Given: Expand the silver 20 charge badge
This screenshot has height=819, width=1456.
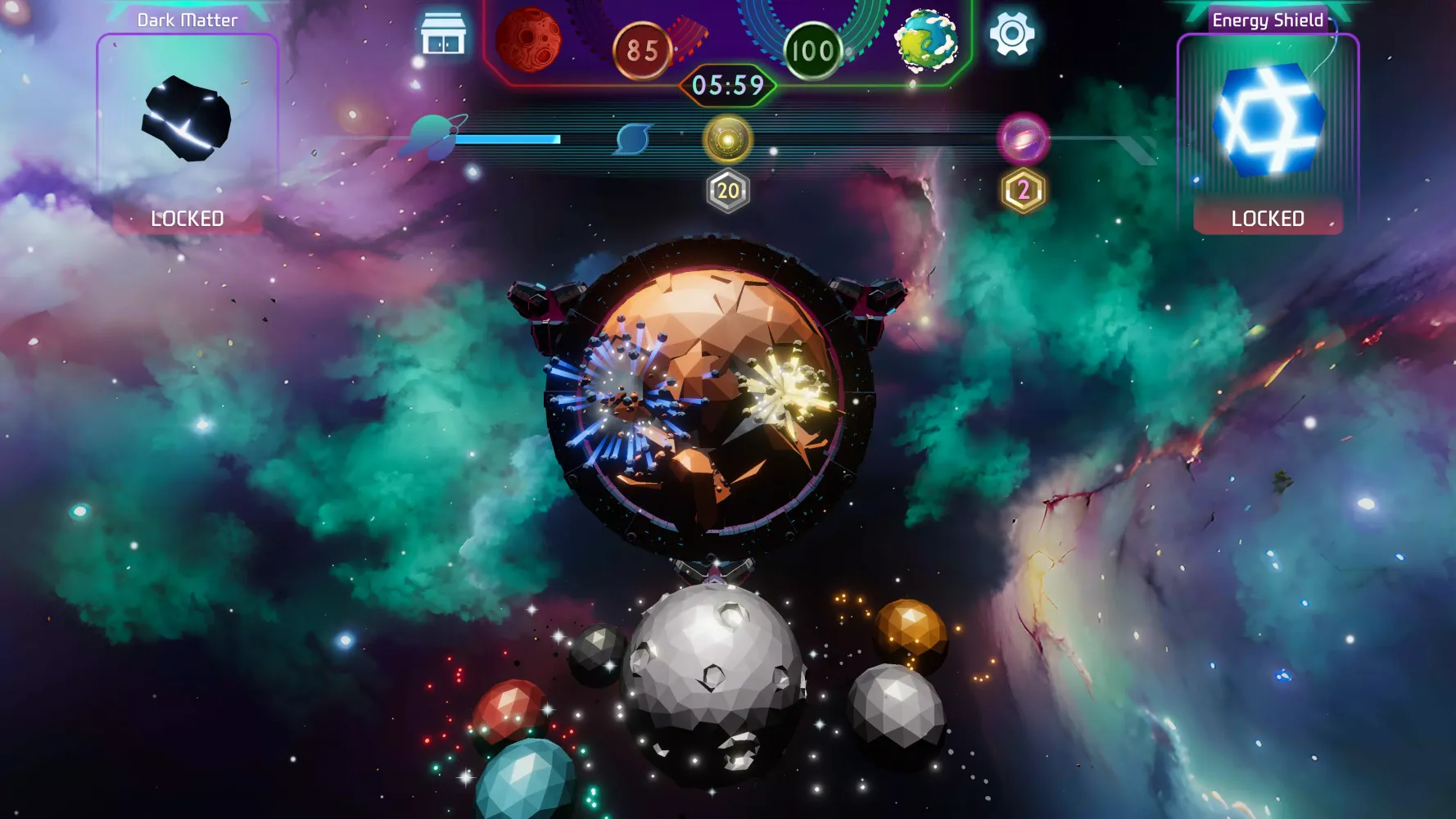Looking at the screenshot, I should [727, 192].
